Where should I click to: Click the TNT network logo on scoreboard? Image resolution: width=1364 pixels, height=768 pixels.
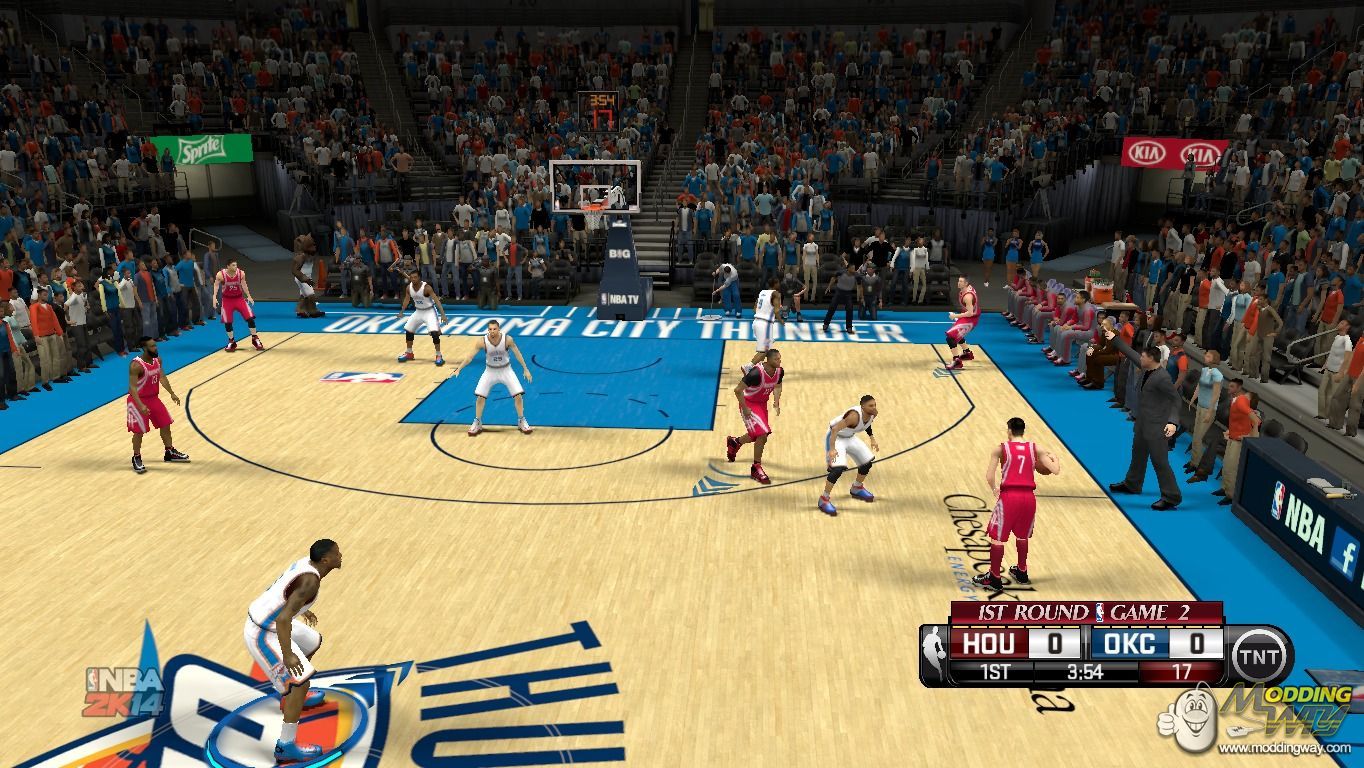coord(1261,656)
